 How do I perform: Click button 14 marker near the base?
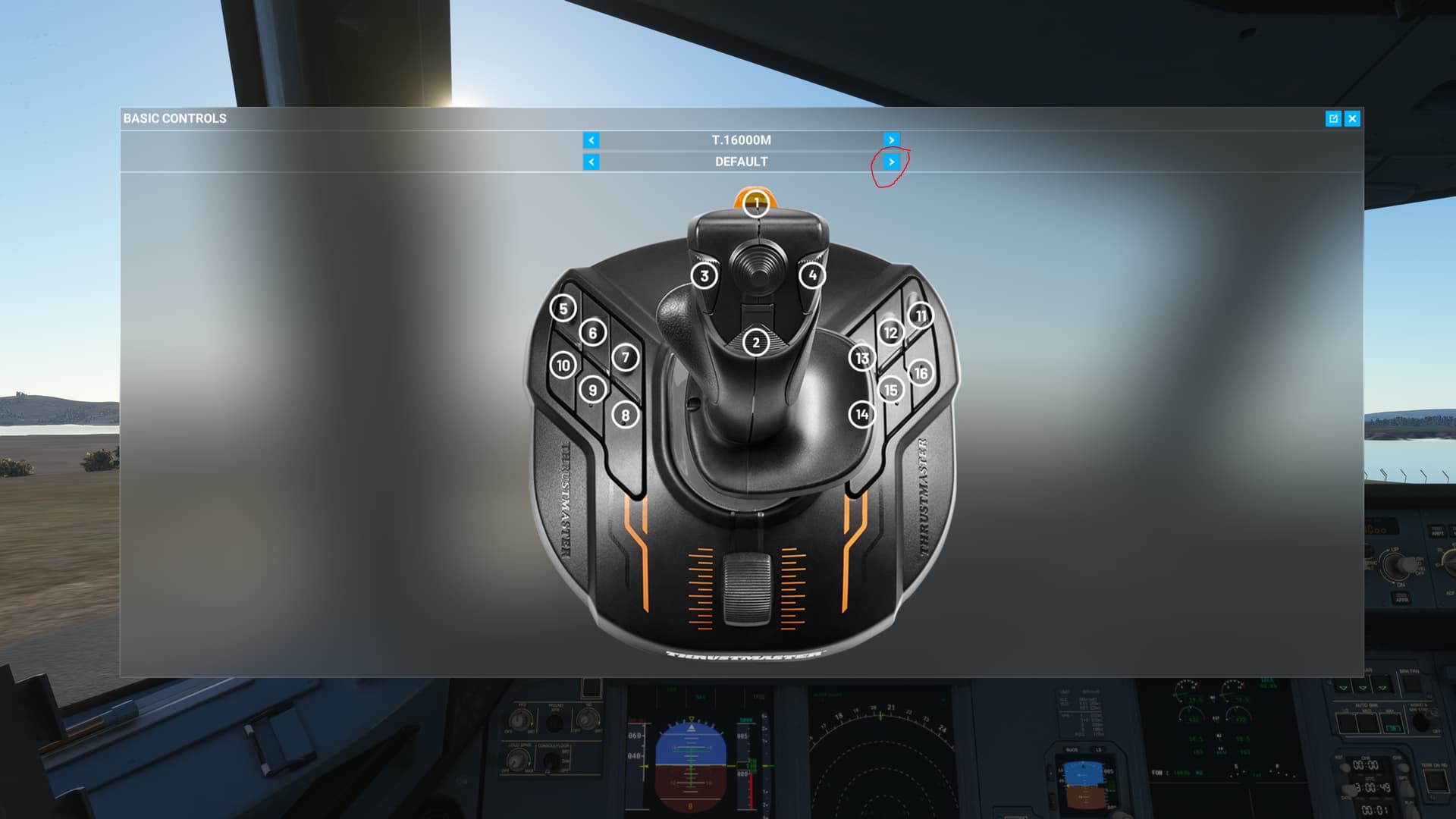[861, 415]
